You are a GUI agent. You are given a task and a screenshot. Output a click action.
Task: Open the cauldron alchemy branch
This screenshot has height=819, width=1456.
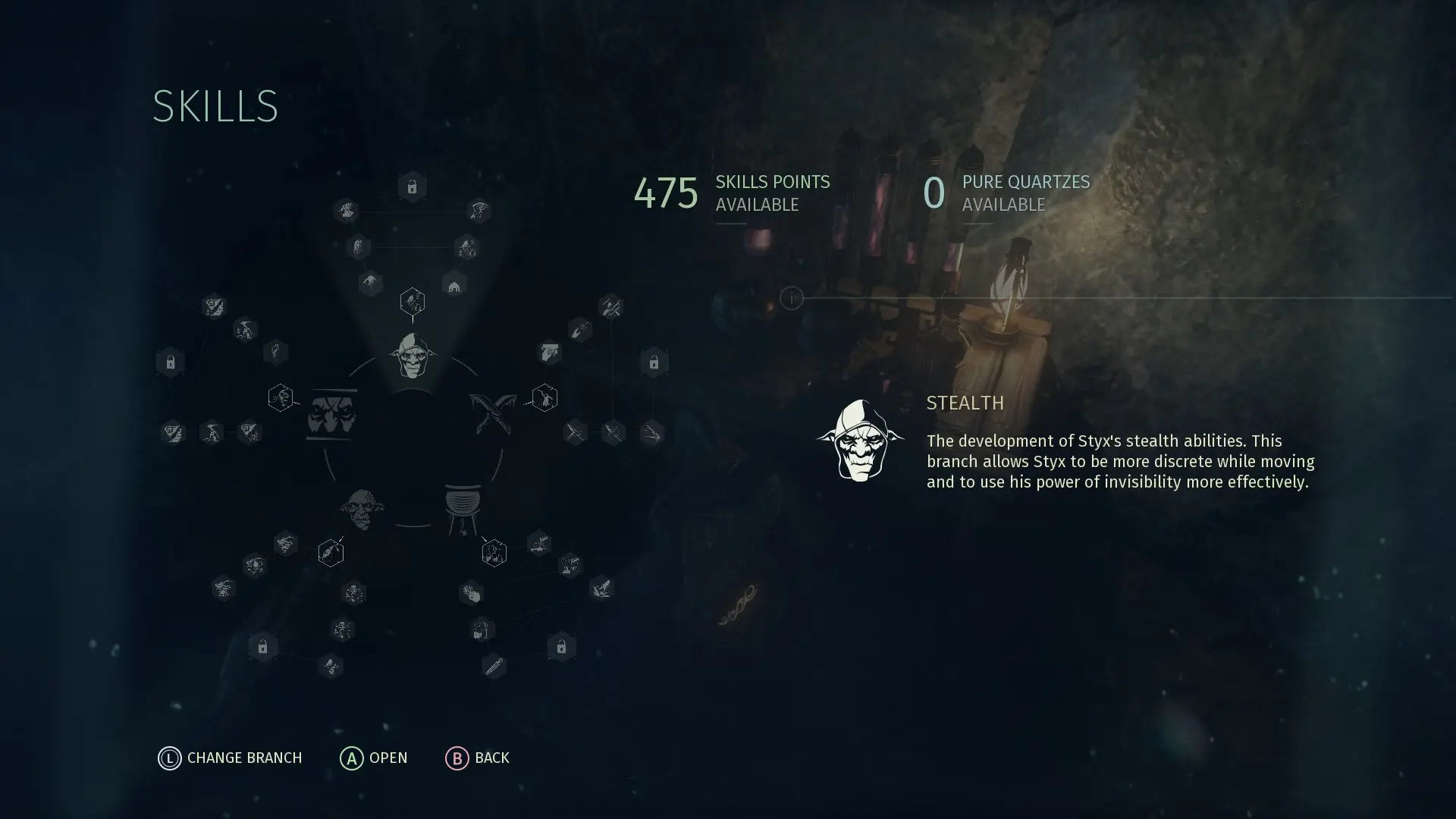462,507
